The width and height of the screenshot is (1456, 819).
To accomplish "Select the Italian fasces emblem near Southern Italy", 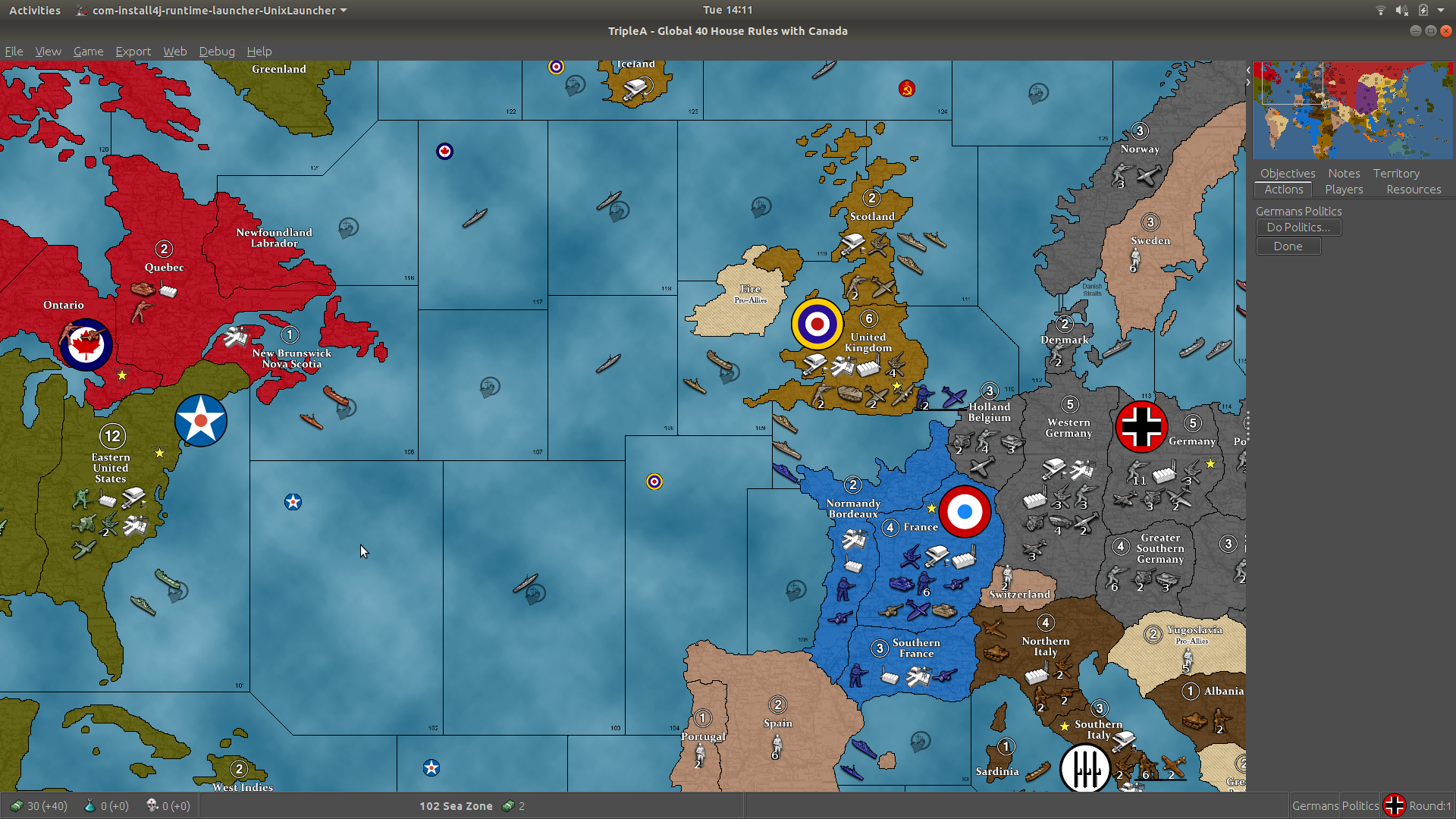I will [1086, 768].
